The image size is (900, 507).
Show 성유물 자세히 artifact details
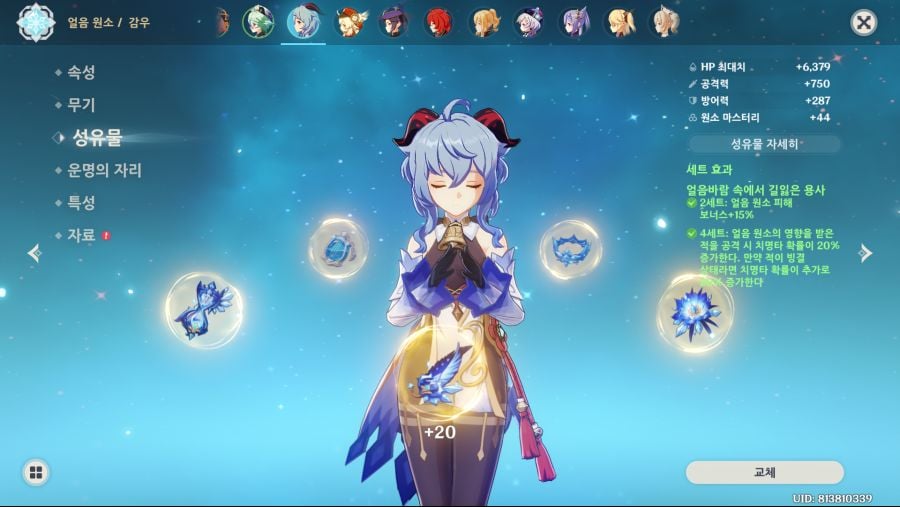click(765, 144)
